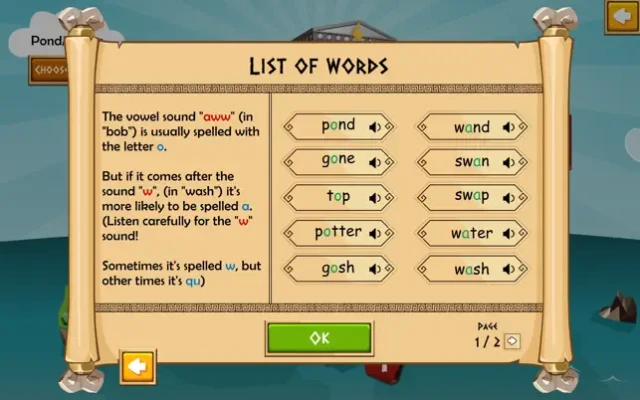Listen to the word wash

pyautogui.click(x=508, y=269)
